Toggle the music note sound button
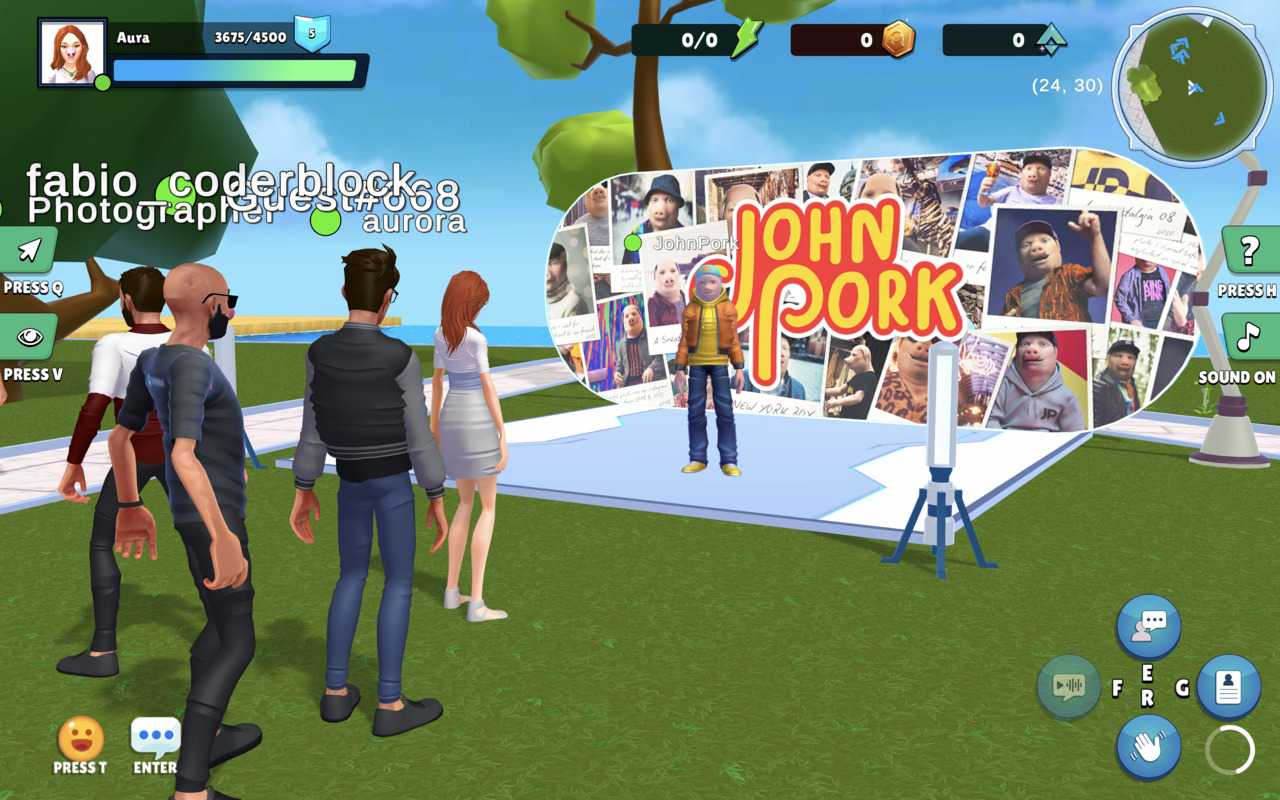The width and height of the screenshot is (1280, 800). click(1249, 337)
